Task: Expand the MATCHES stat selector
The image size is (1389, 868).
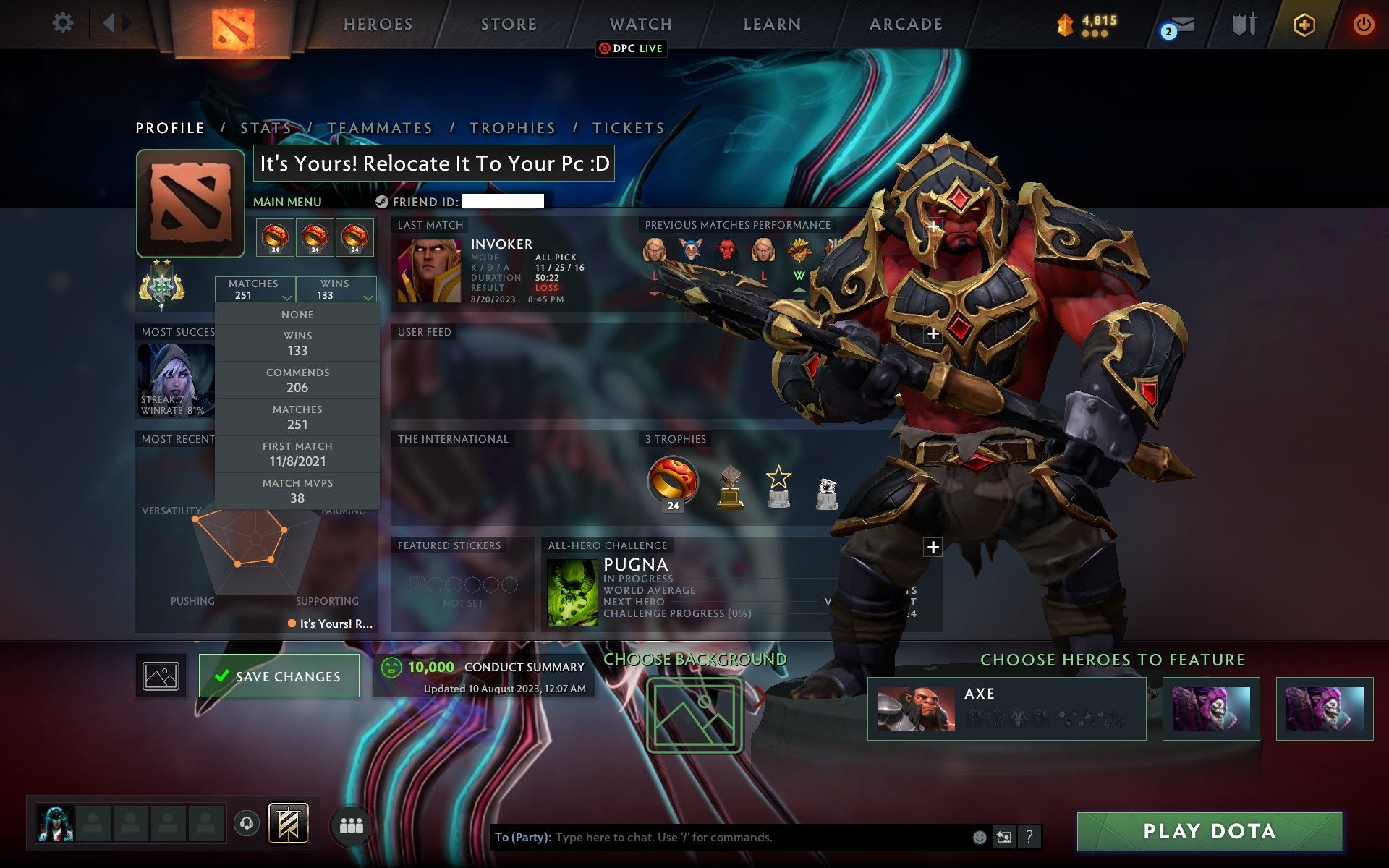Action: click(x=255, y=289)
